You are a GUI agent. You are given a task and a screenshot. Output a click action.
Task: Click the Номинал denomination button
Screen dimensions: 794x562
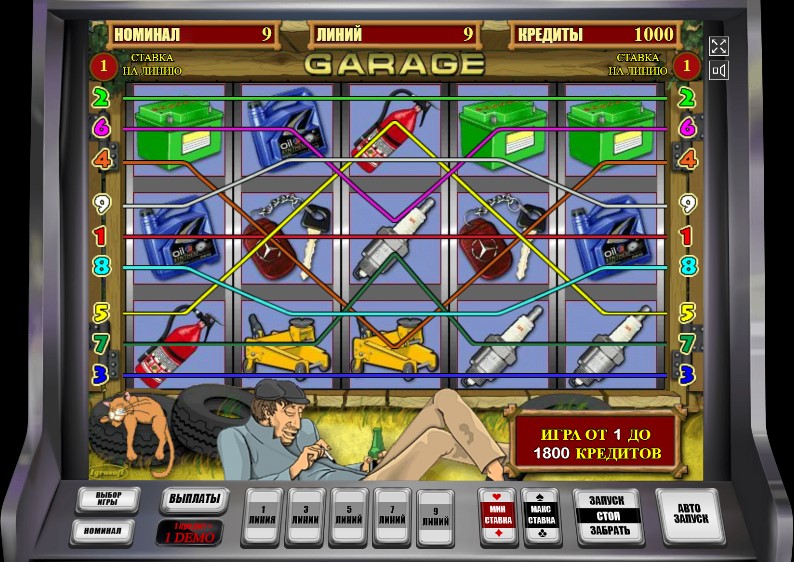point(102,532)
